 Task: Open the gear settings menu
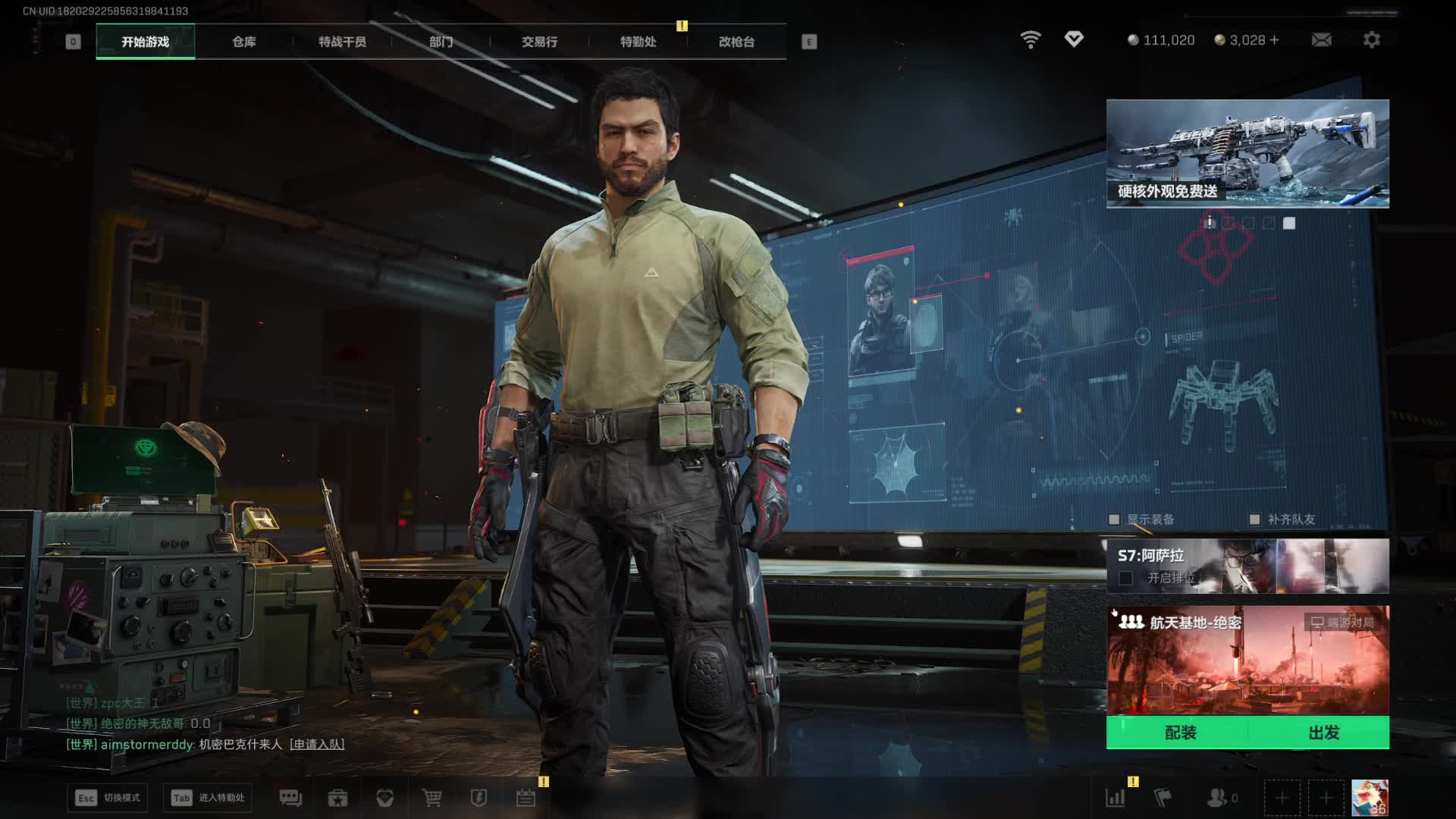[1371, 39]
